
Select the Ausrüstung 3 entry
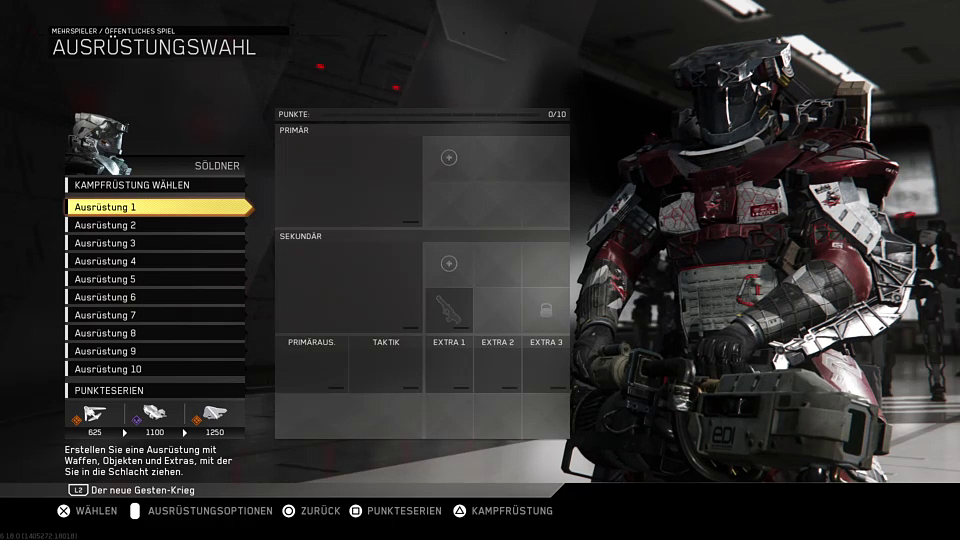155,243
